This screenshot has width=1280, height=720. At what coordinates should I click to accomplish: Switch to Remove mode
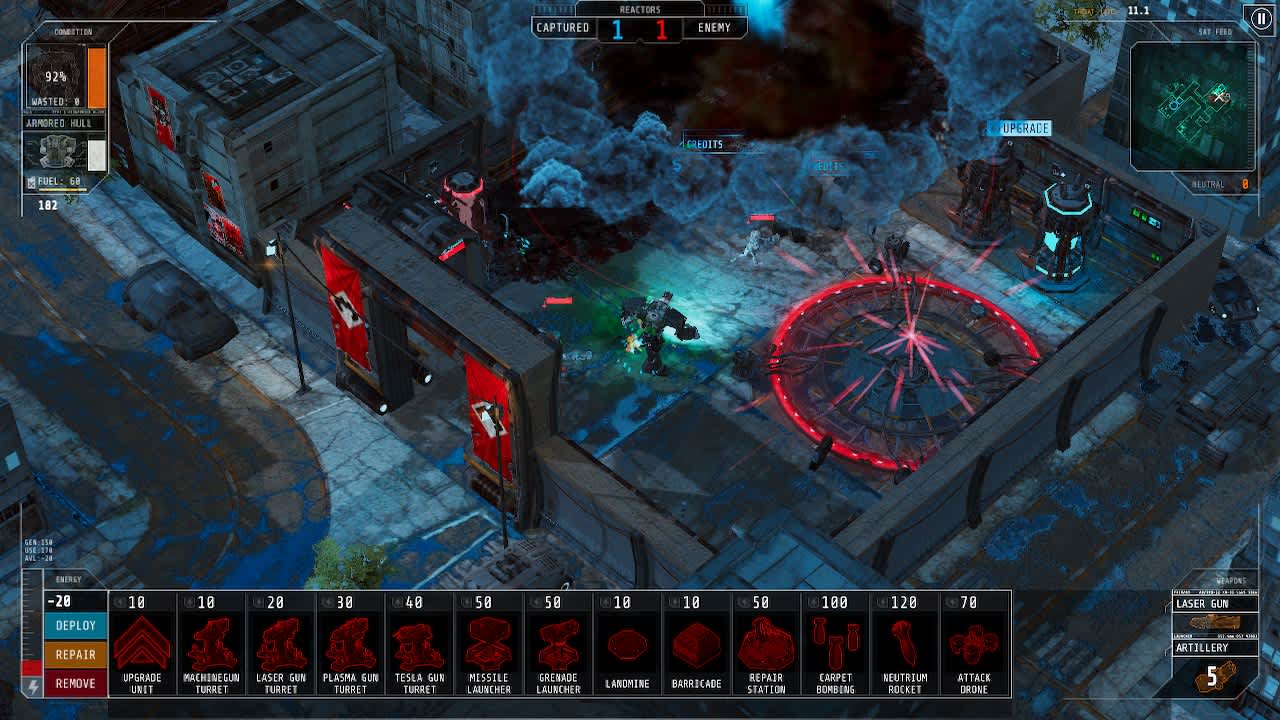tap(72, 684)
